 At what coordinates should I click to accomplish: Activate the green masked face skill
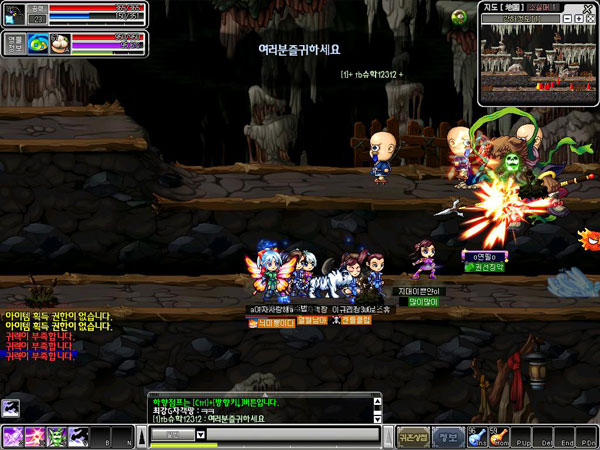click(x=57, y=436)
